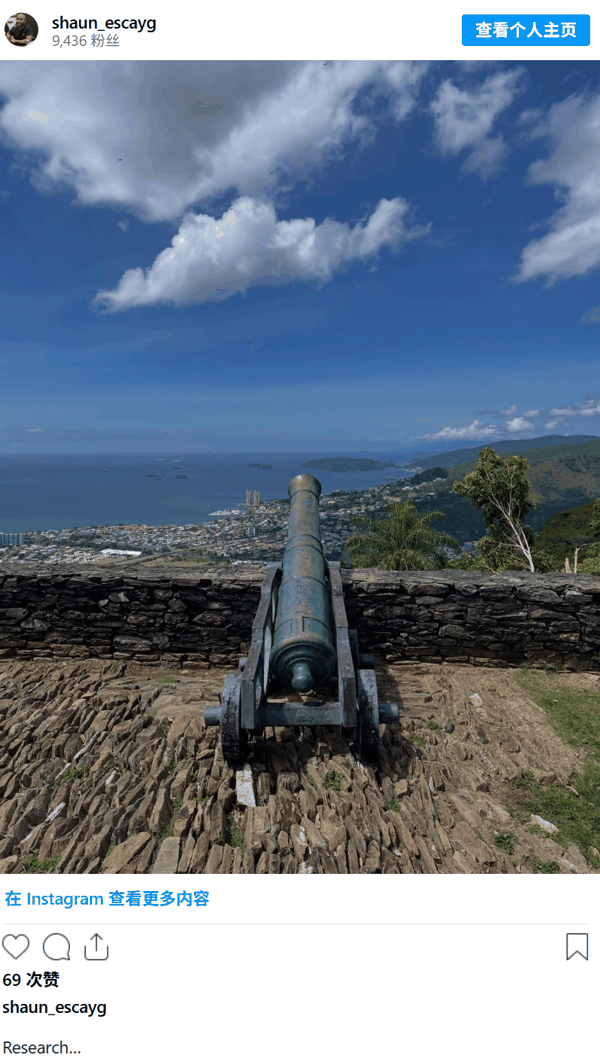This screenshot has width=600, height=1061.
Task: Click the shaun_escayg name above the caption
Action: pyautogui.click(x=54, y=1007)
